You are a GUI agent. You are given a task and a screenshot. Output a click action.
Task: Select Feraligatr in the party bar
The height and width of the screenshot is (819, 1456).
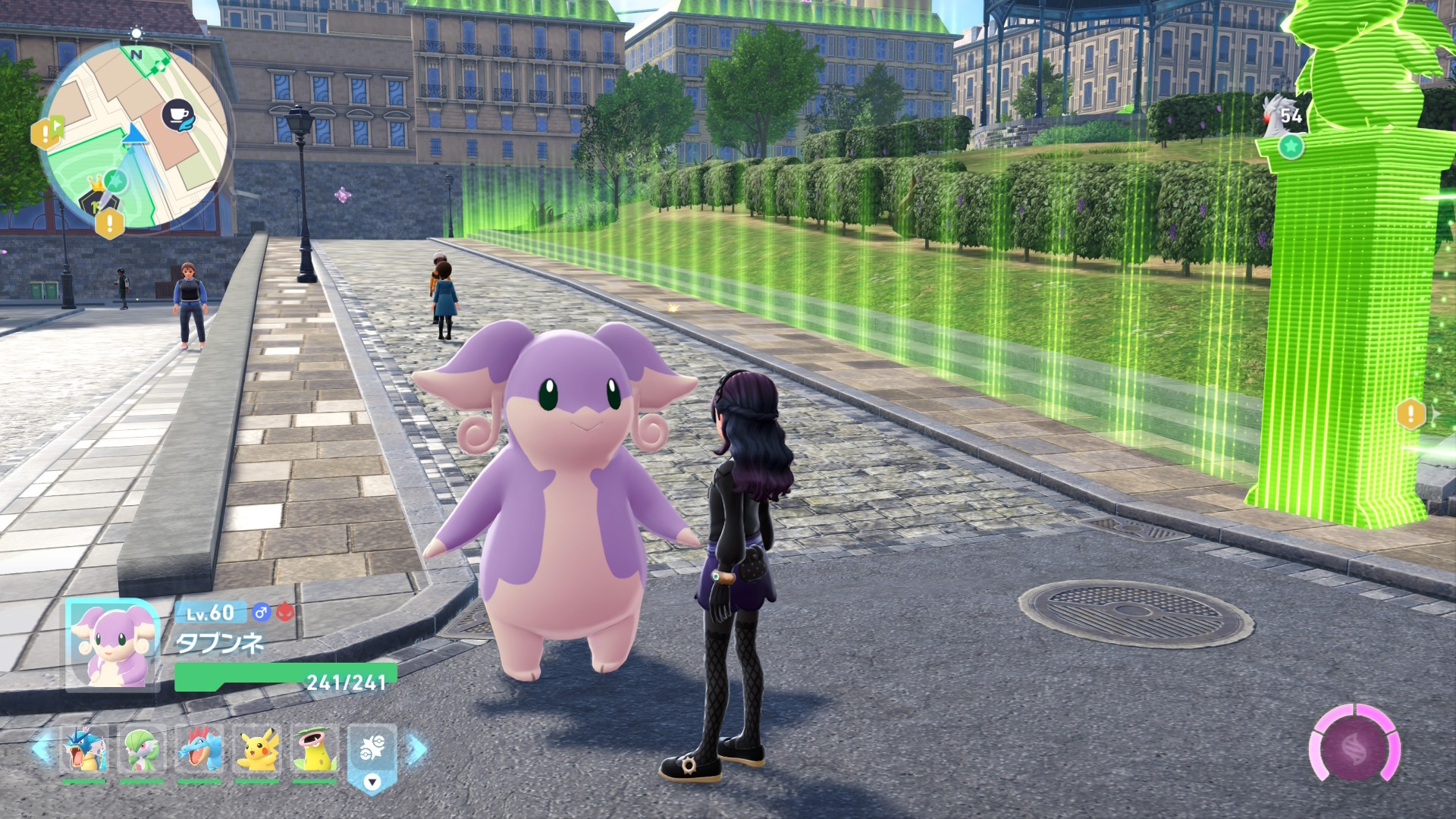coord(199,749)
